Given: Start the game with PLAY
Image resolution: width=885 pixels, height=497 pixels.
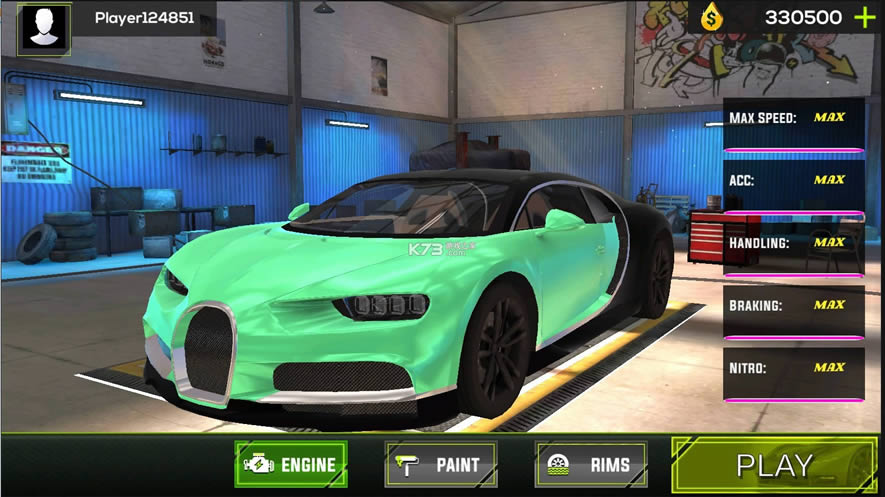Looking at the screenshot, I should click(775, 465).
